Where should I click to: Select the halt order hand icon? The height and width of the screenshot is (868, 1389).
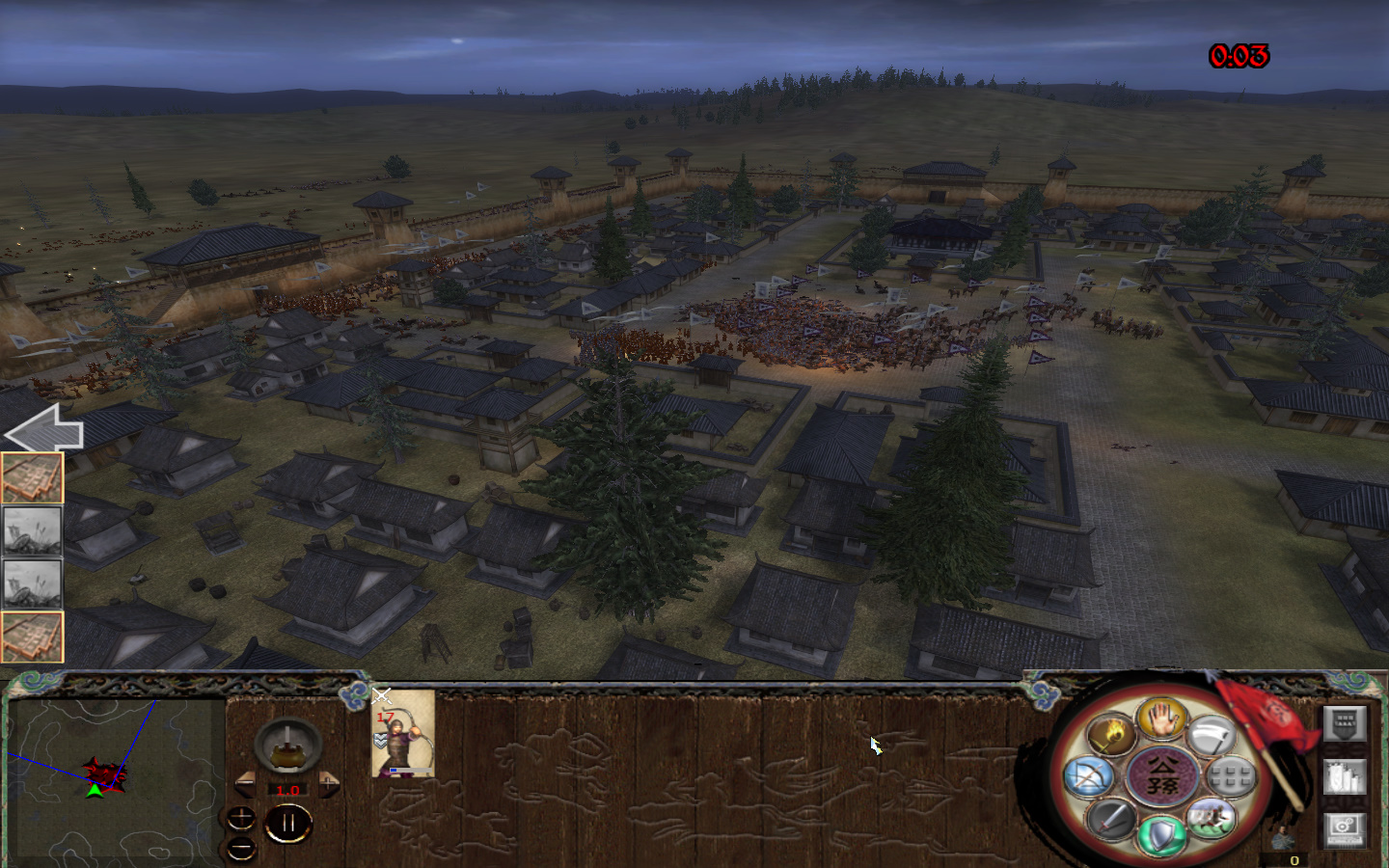coord(1163,722)
